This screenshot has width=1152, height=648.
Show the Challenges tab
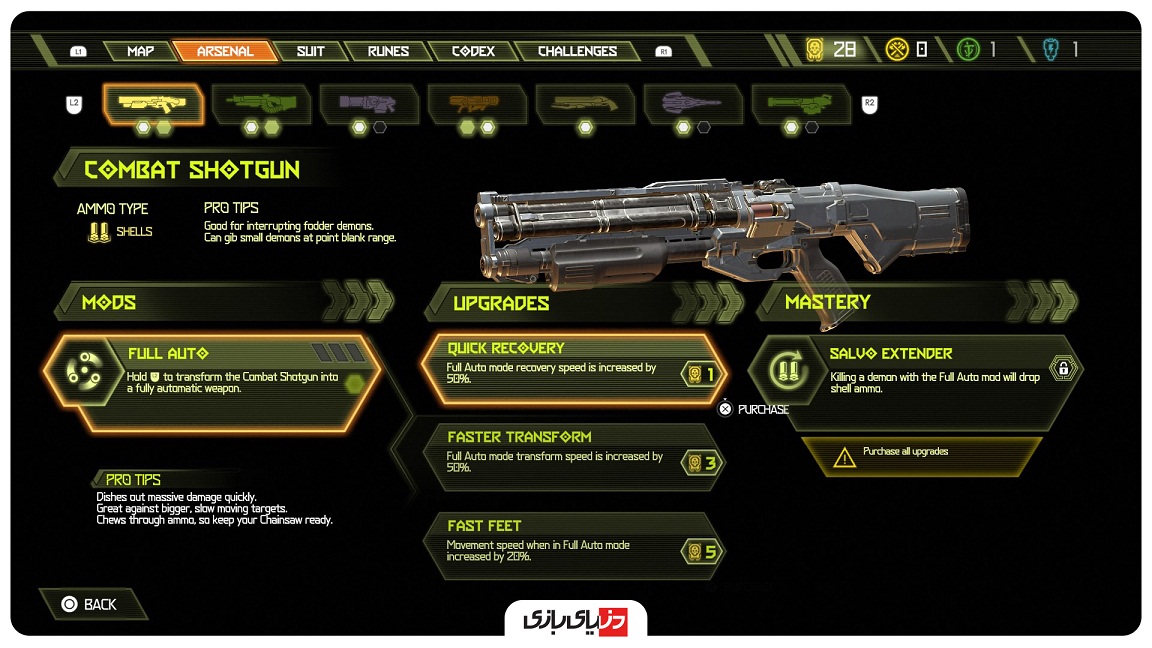[577, 51]
